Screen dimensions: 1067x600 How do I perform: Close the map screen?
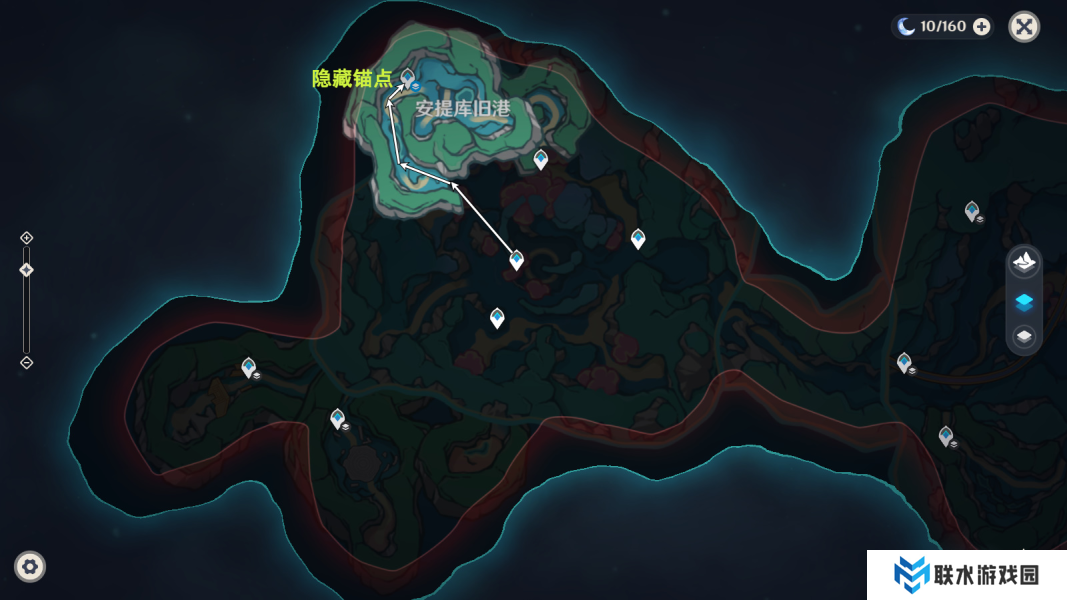coord(1024,27)
